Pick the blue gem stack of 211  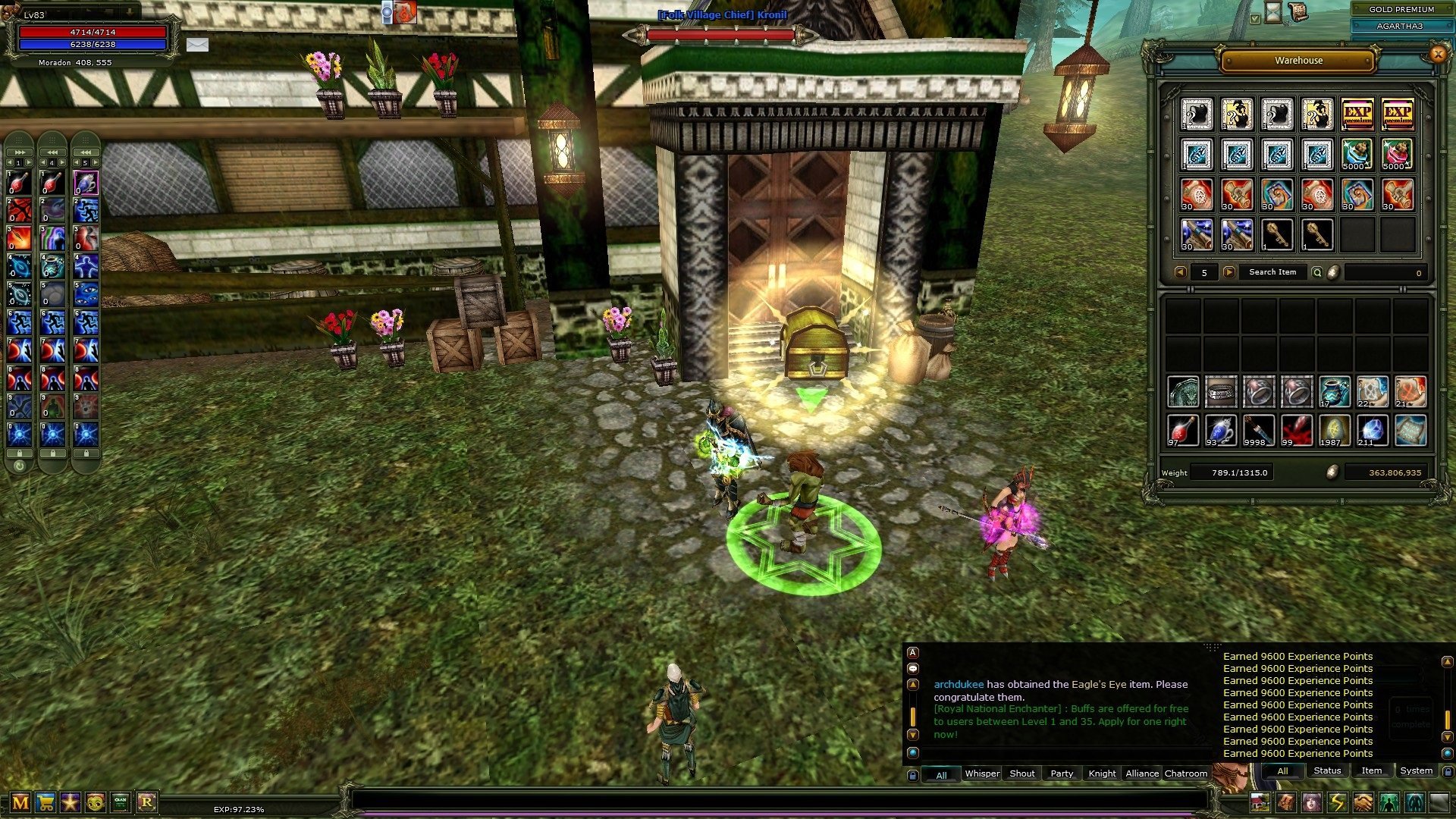coord(1372,430)
